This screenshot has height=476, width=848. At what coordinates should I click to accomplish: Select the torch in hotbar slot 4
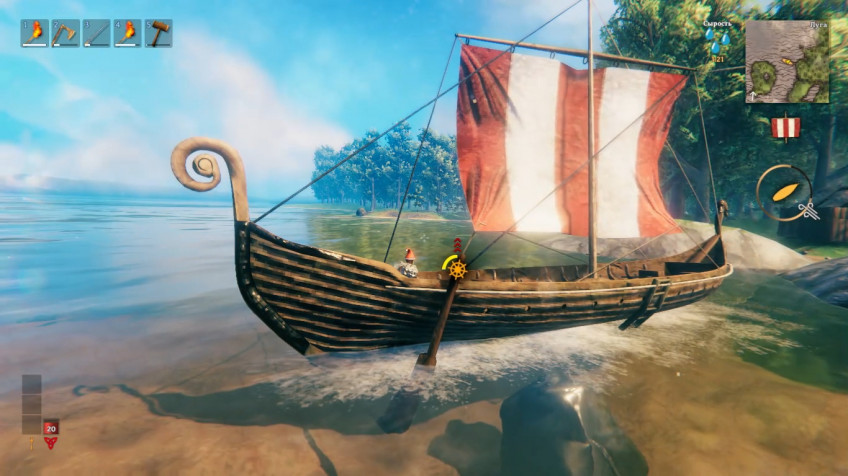tap(128, 34)
